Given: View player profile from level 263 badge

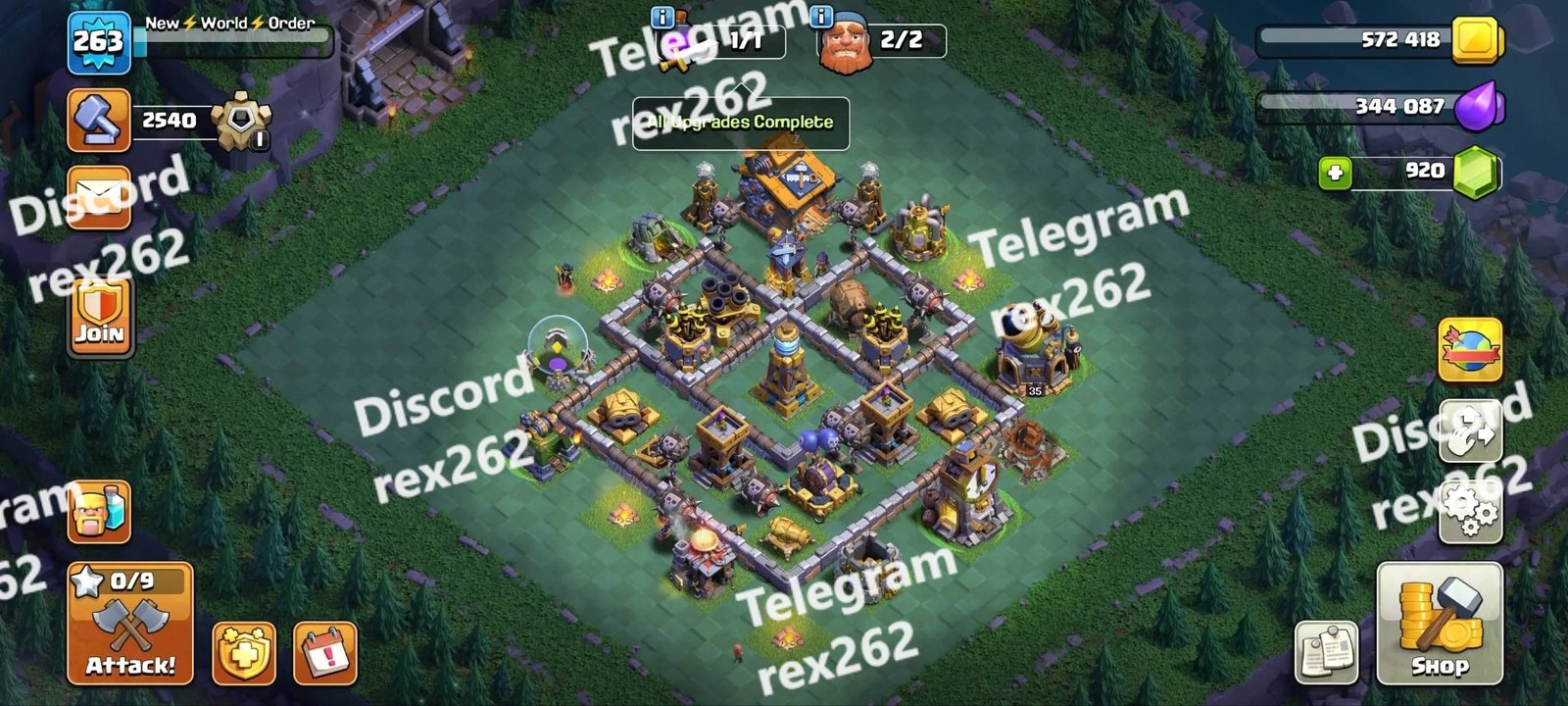Looking at the screenshot, I should pos(99,42).
